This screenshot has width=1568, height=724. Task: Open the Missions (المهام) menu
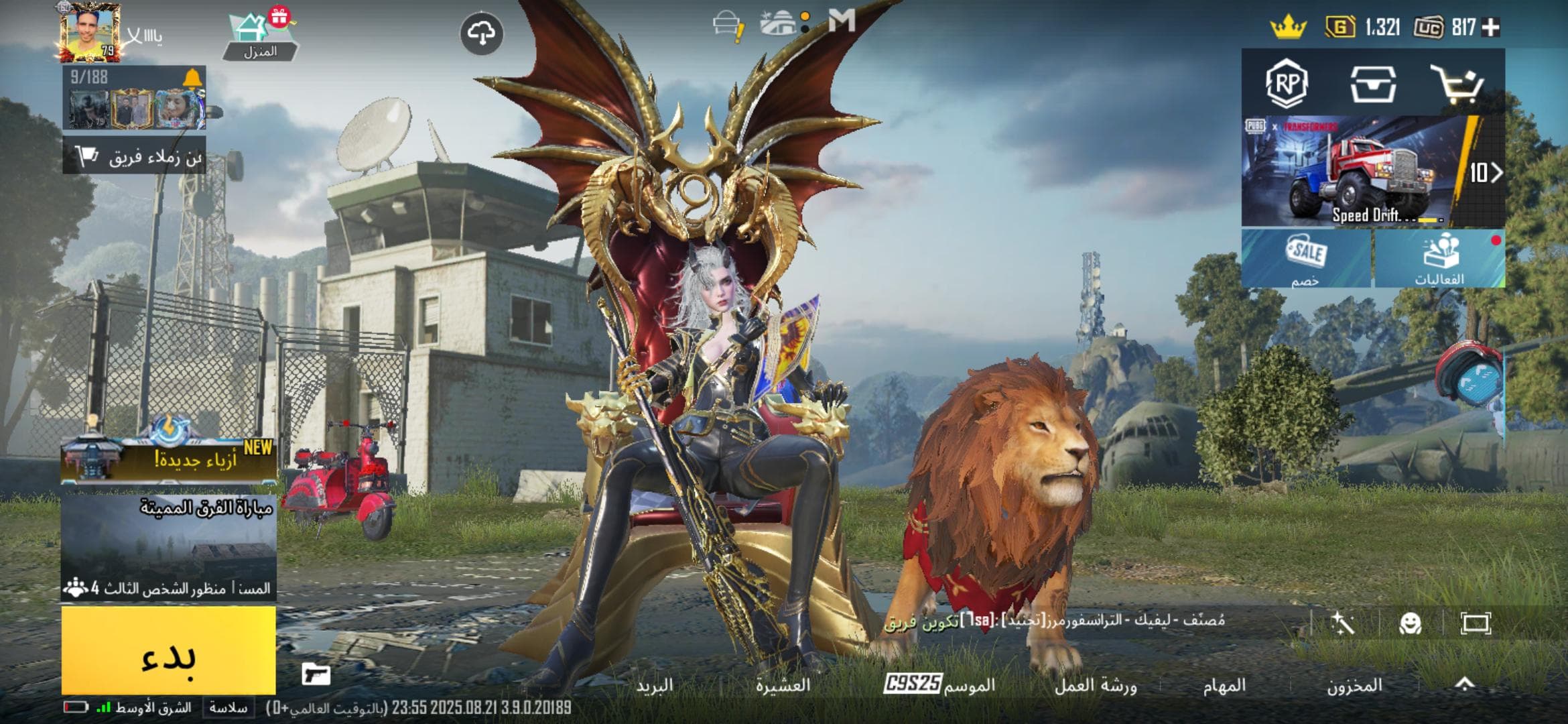tap(1224, 685)
